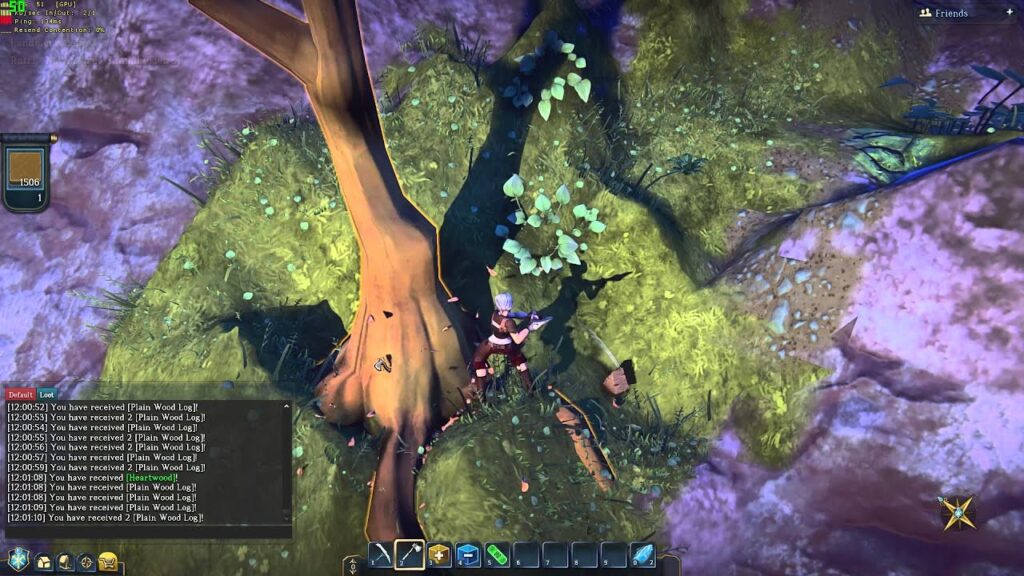
Task: Click the Heartwood item link in chat
Action: [x=154, y=478]
